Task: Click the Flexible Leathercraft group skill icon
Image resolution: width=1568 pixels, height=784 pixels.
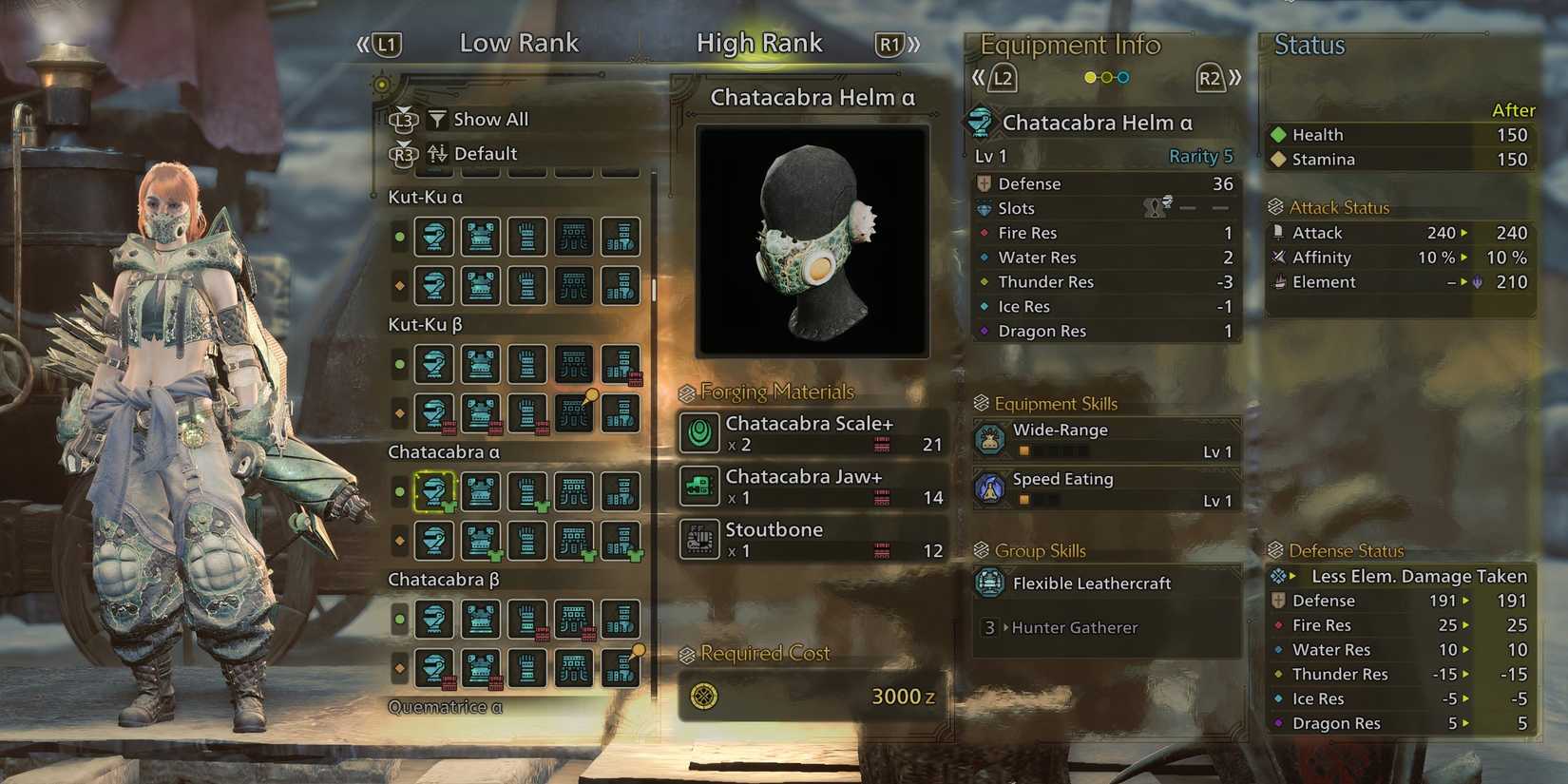Action: (x=992, y=583)
